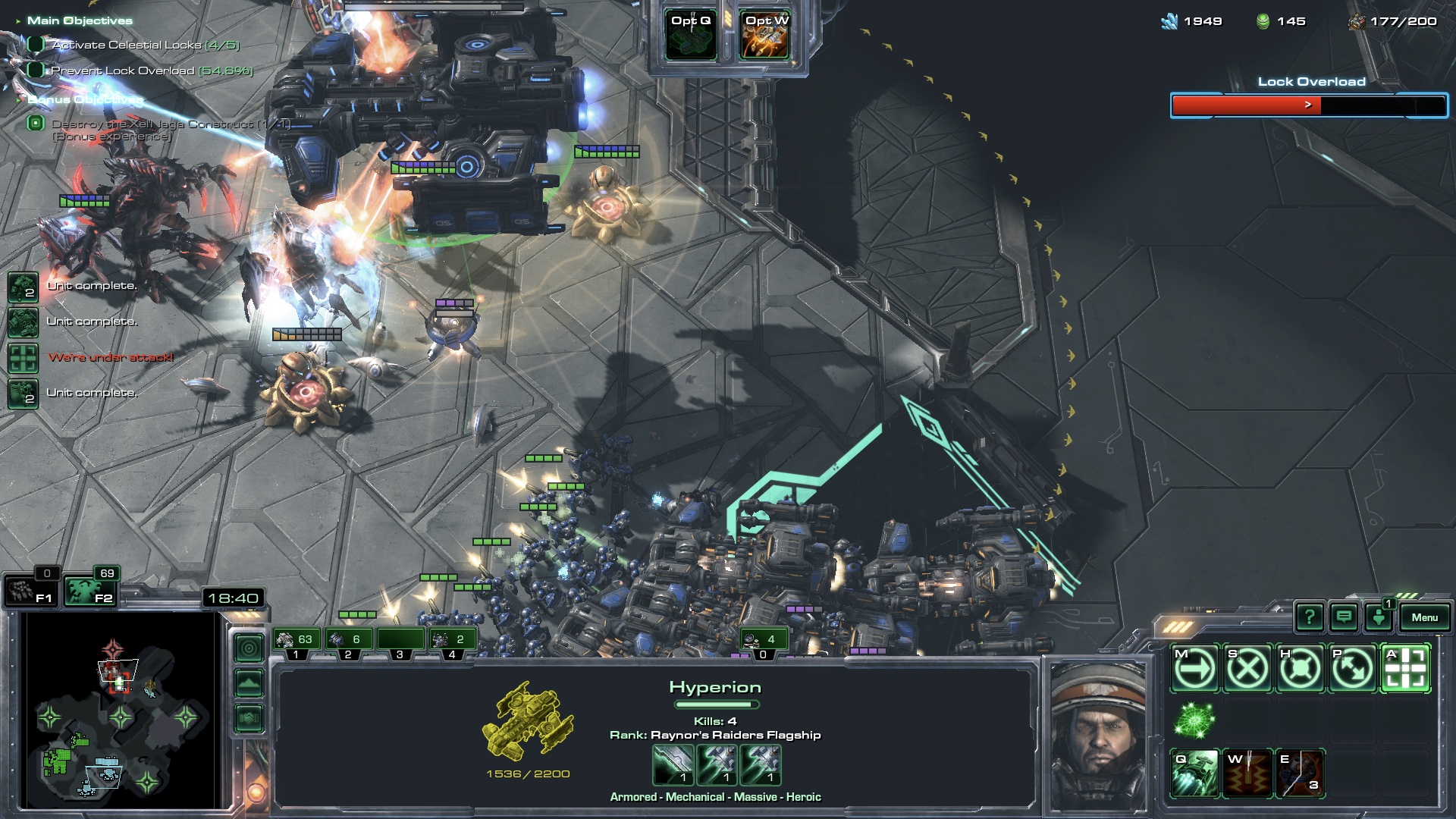
Task: Choose the Hold Position command
Action: click(1300, 669)
